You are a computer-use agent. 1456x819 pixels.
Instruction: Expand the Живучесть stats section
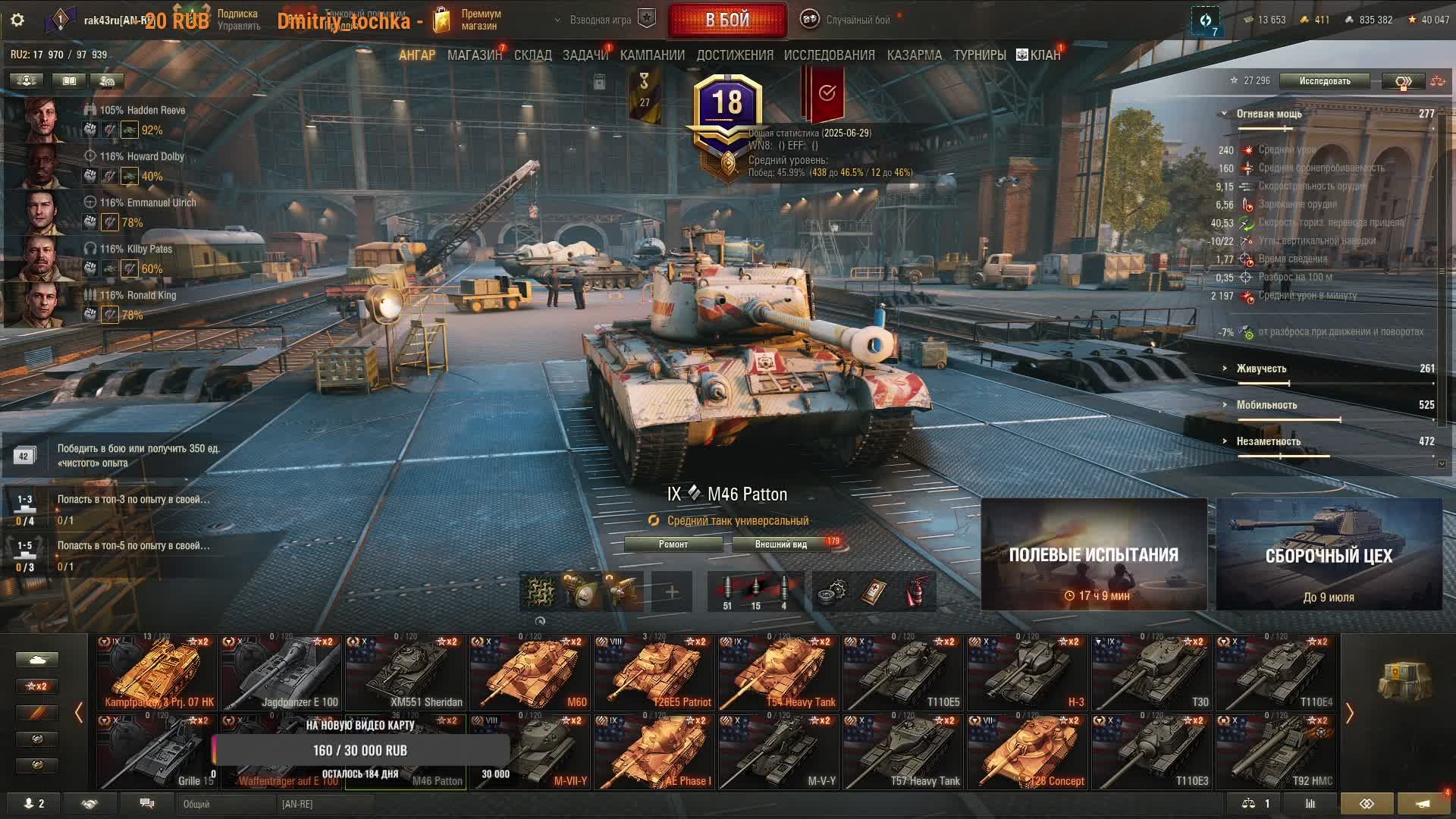(x=1261, y=369)
